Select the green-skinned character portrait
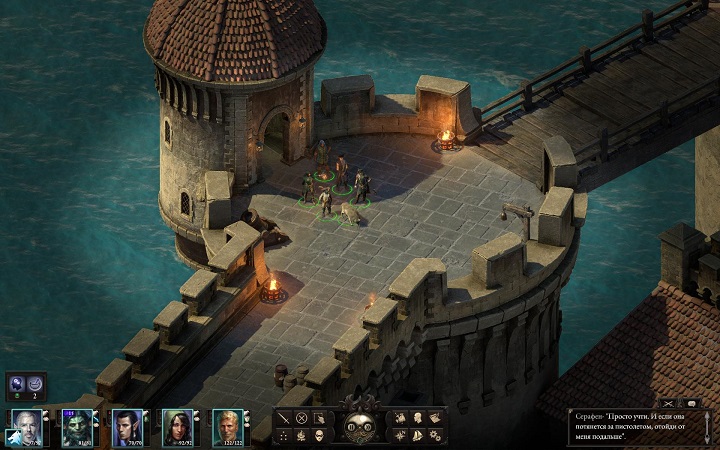The image size is (720, 450). pos(77,425)
